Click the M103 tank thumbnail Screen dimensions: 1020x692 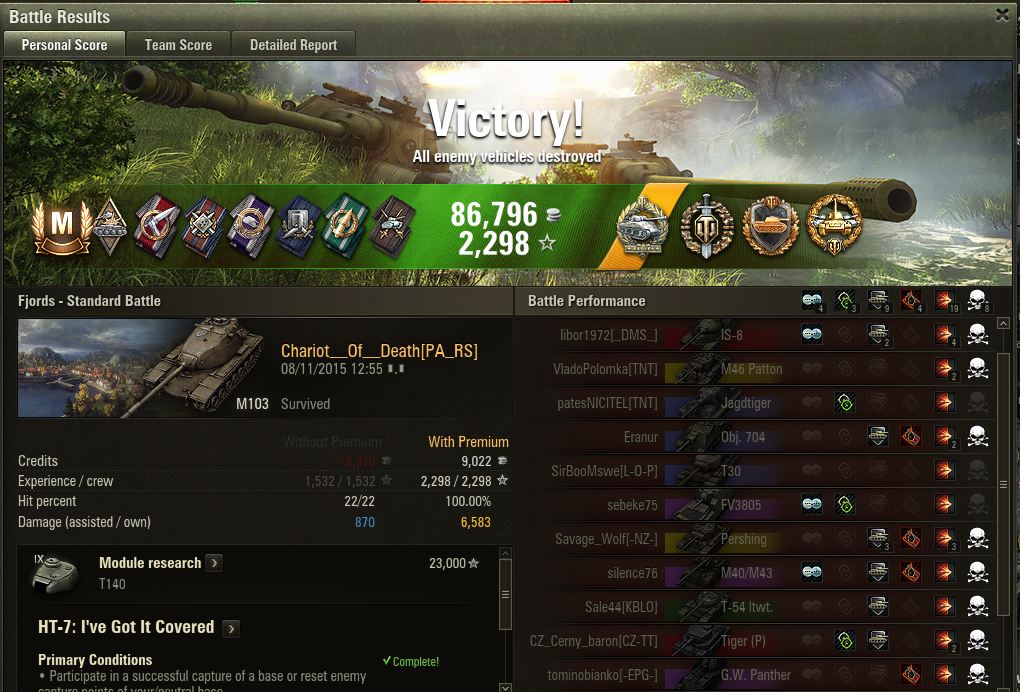[x=147, y=369]
